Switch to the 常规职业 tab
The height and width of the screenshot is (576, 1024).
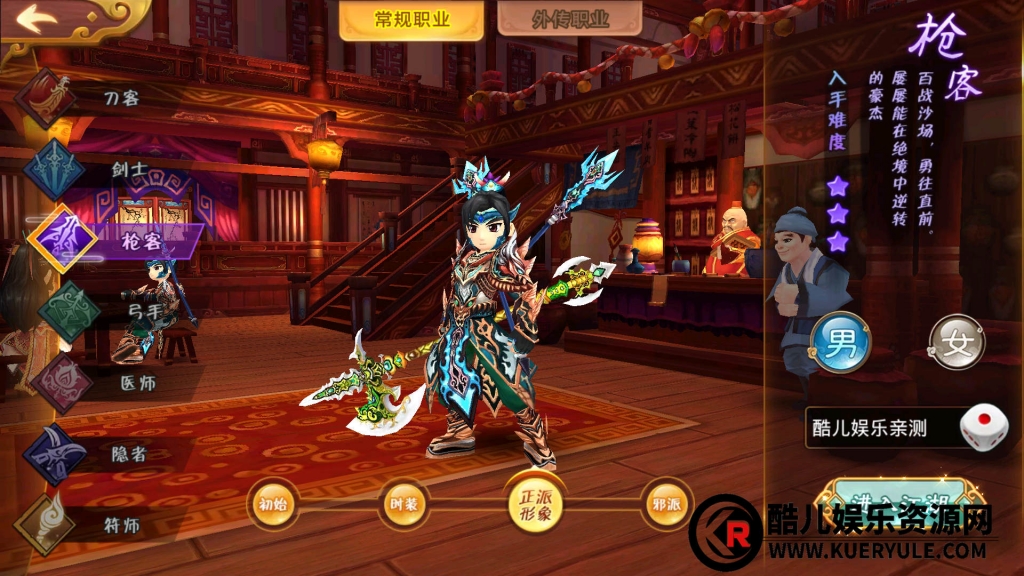click(411, 20)
